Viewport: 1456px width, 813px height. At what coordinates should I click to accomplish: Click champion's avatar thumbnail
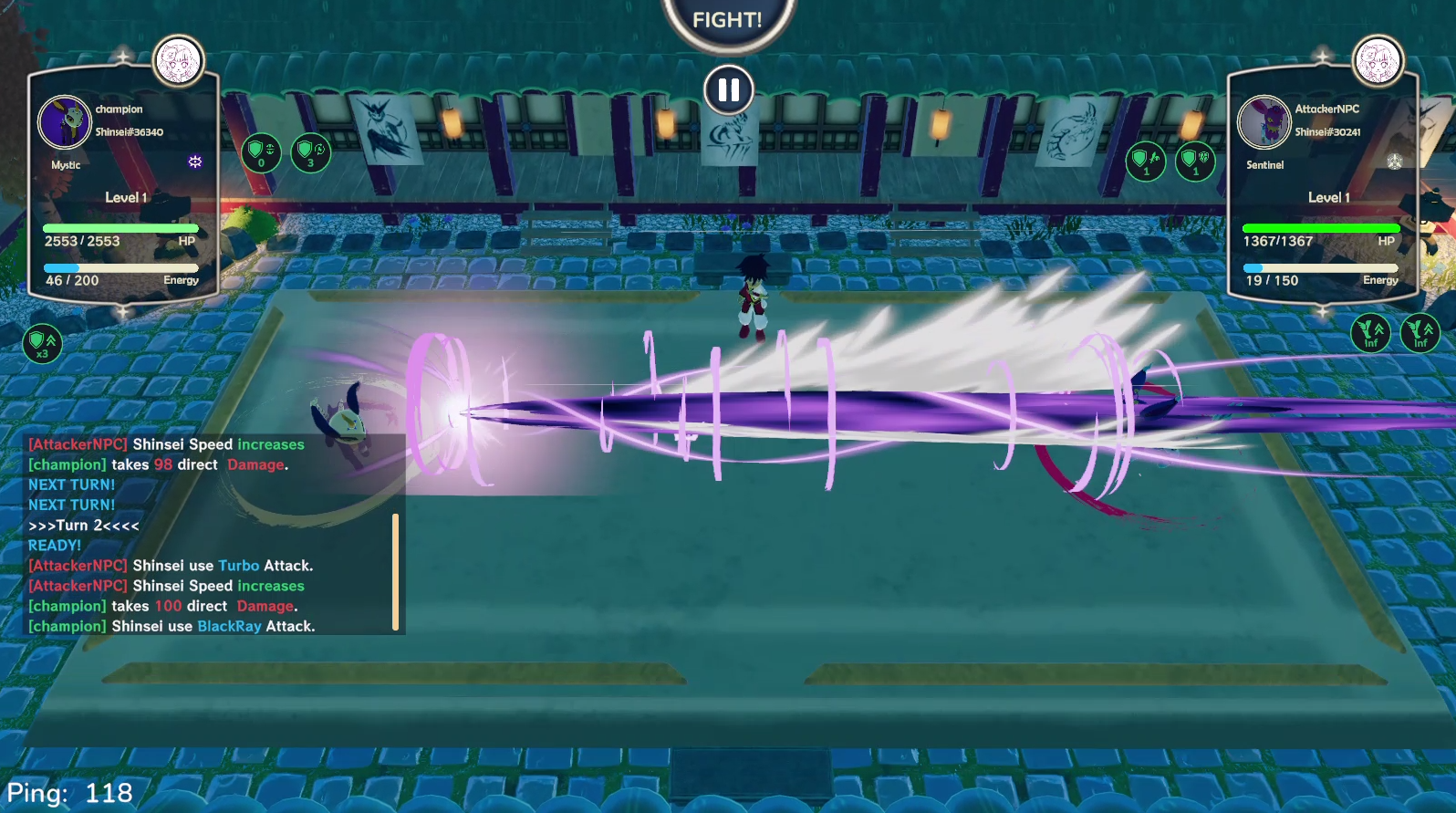(65, 123)
